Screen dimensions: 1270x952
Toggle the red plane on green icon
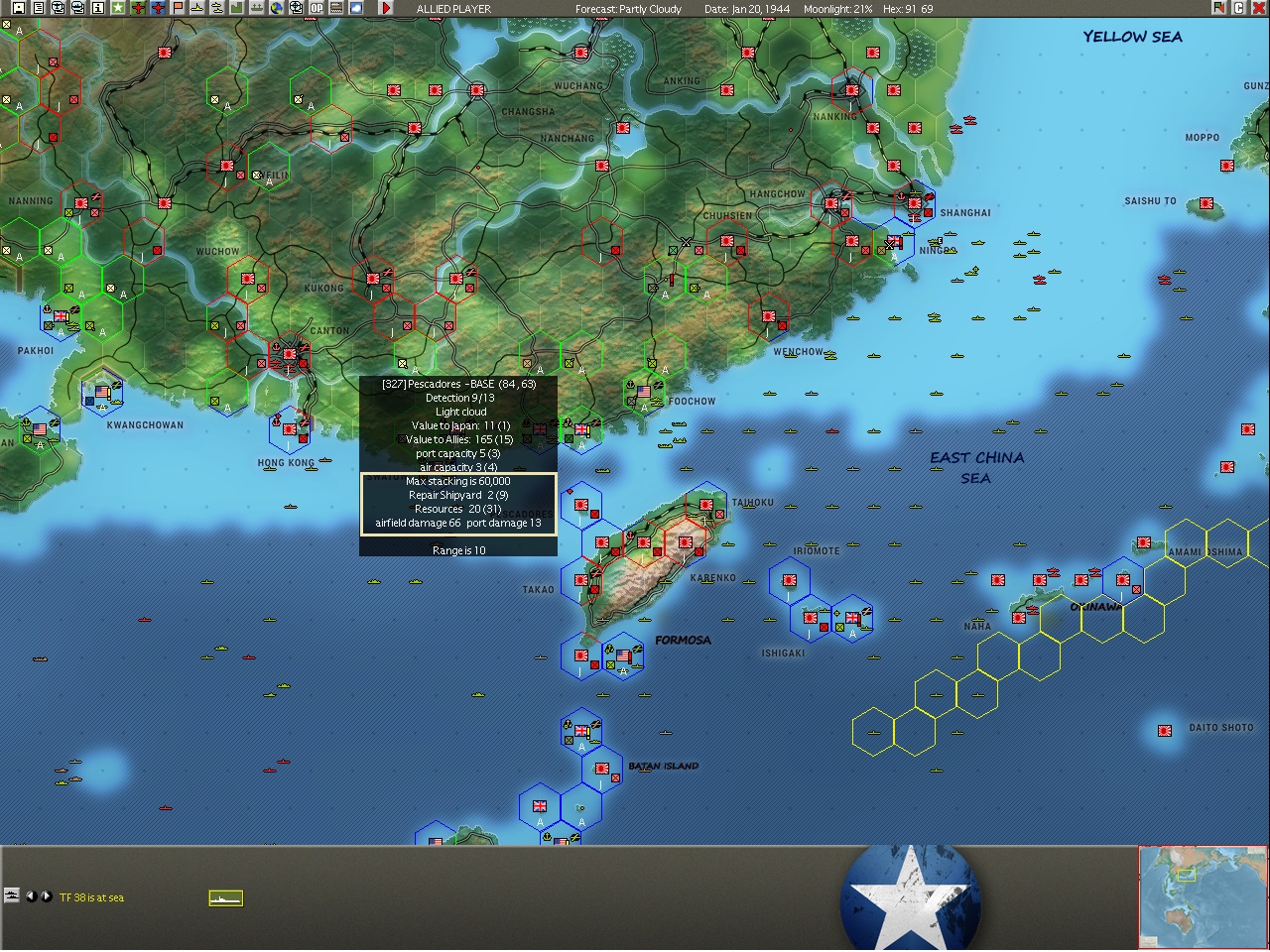click(x=138, y=8)
